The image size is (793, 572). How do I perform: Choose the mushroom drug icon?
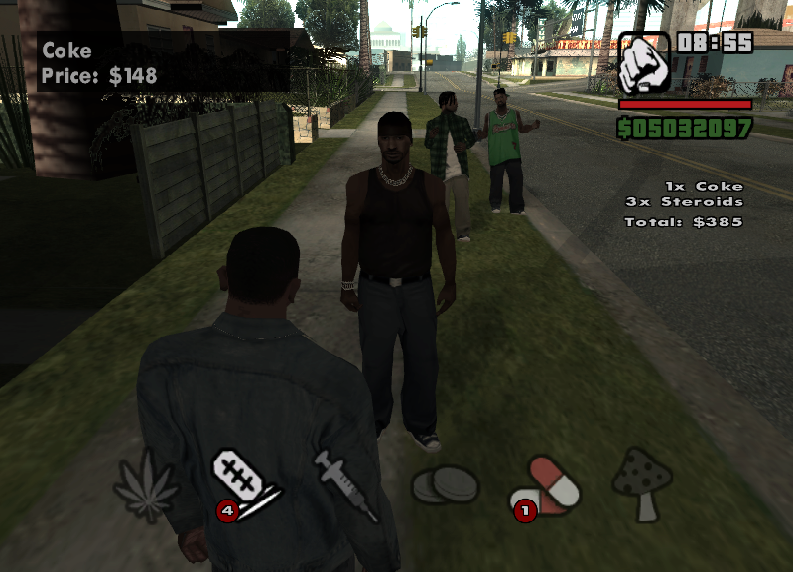click(x=642, y=483)
